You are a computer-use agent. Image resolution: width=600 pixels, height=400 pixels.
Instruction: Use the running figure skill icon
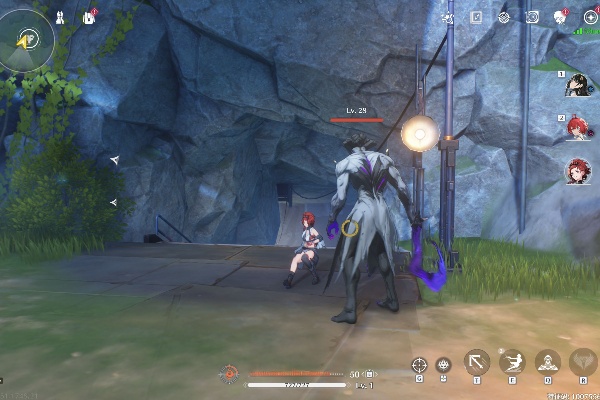pyautogui.click(x=513, y=362)
